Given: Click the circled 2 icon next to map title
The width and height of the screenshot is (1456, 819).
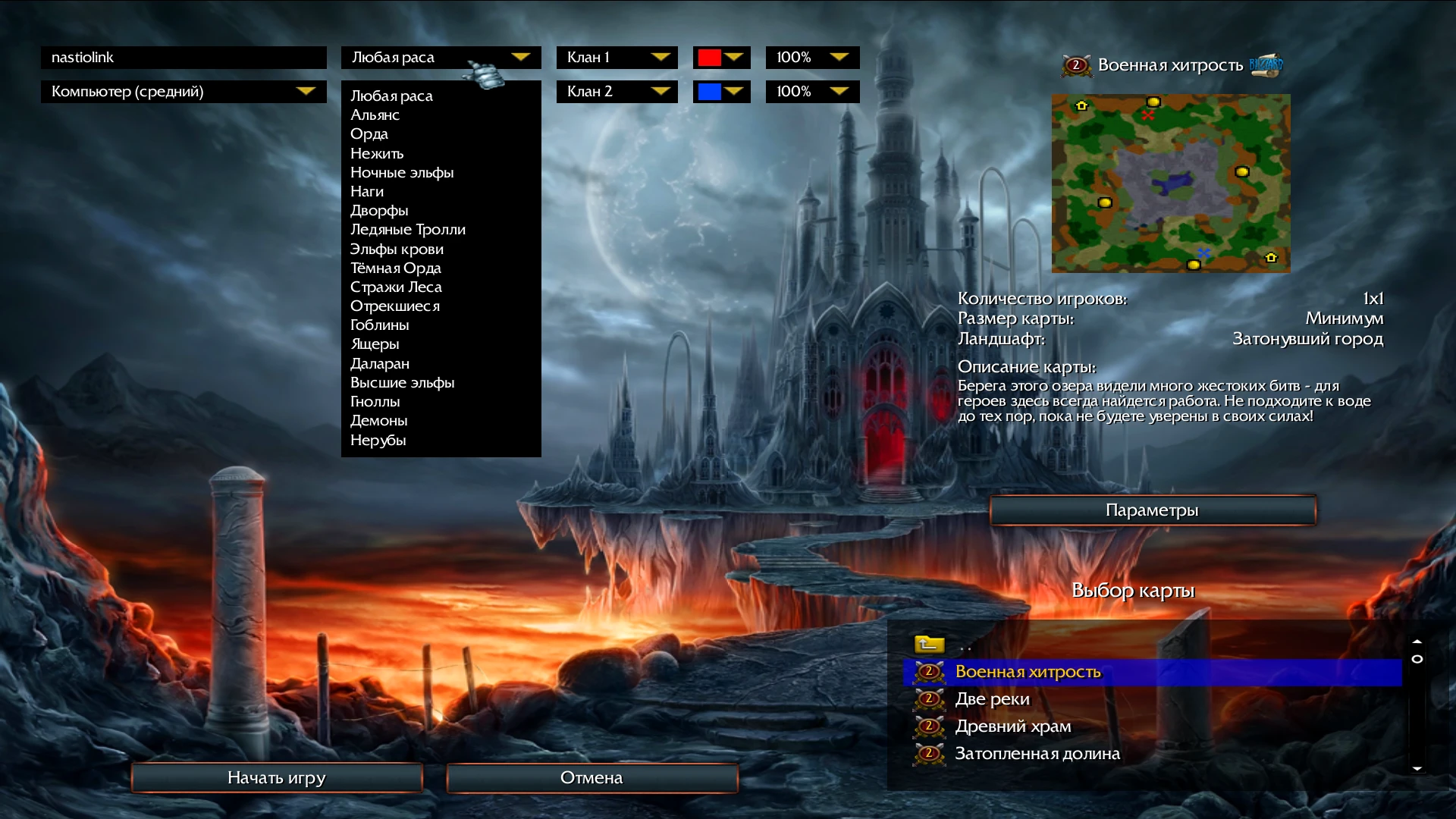Looking at the screenshot, I should point(1075,66).
